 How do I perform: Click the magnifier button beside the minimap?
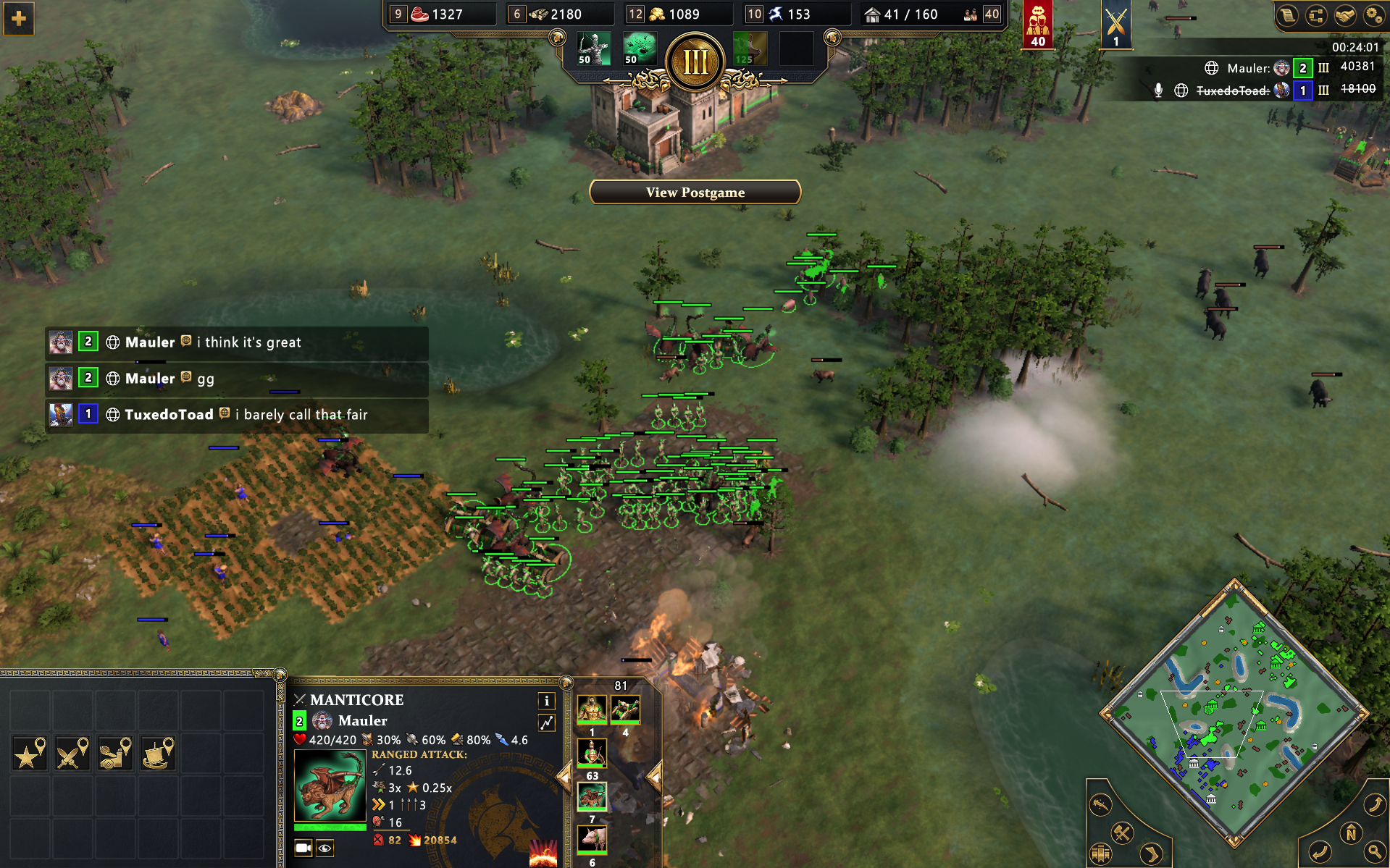[x=1374, y=851]
